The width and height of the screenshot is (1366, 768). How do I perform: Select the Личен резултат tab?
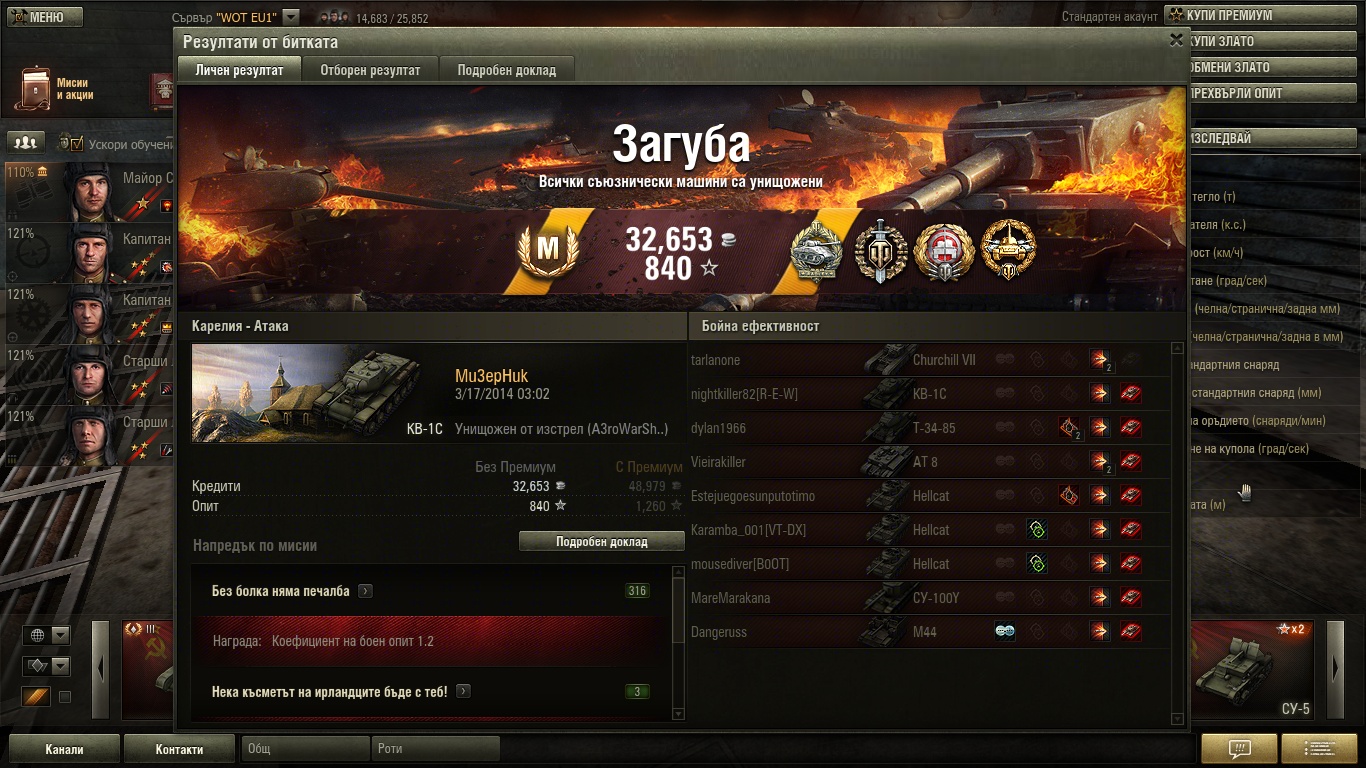[x=238, y=70]
